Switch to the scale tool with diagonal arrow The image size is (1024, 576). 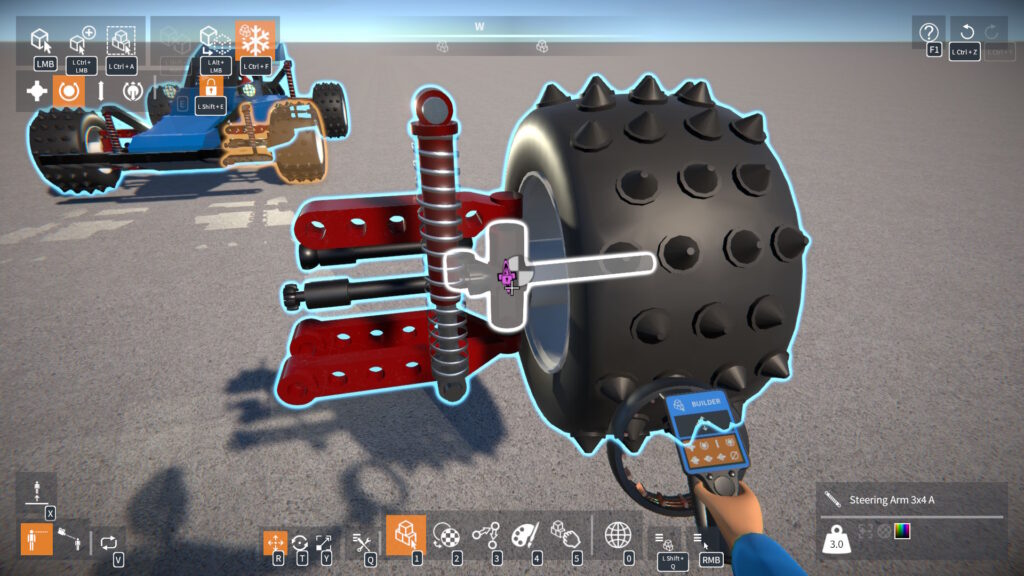pos(324,543)
